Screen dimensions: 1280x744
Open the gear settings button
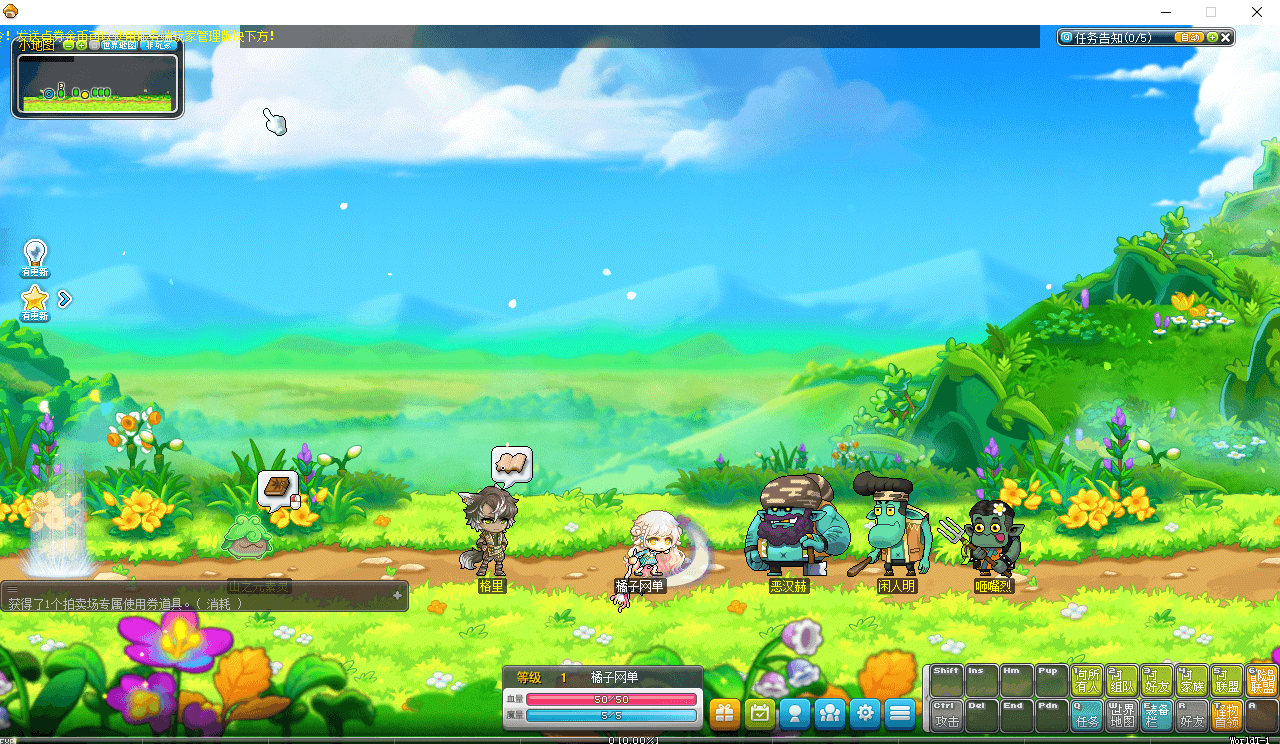click(865, 713)
